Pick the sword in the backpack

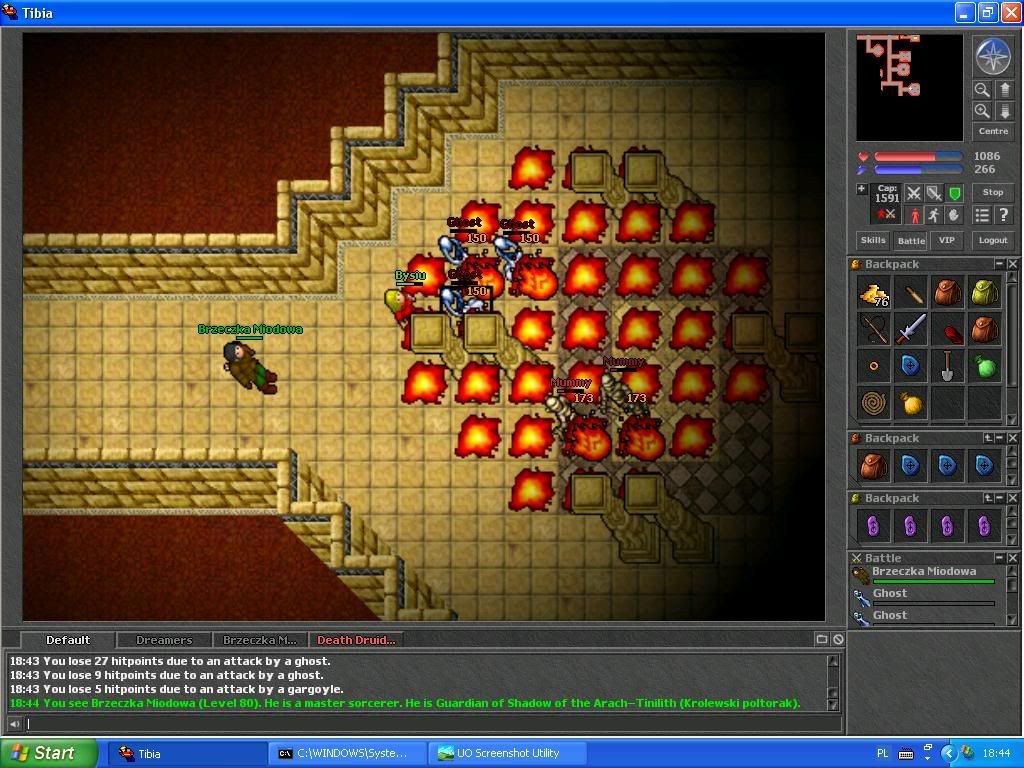[x=911, y=330]
